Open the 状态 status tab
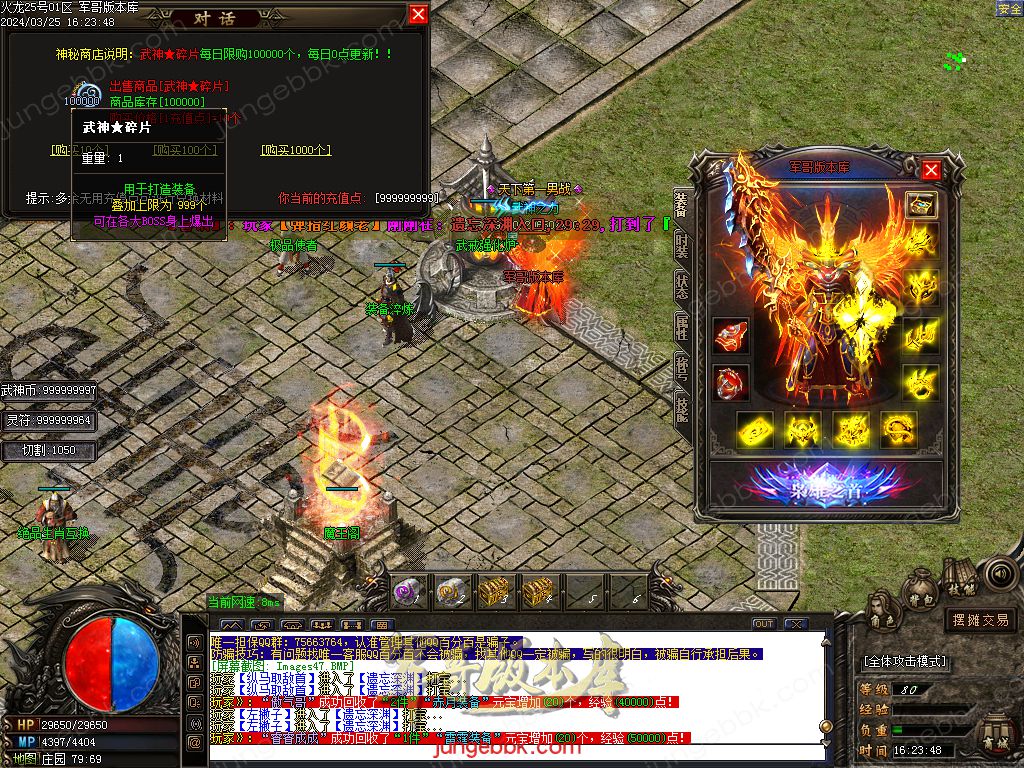The width and height of the screenshot is (1024, 768). coord(681,283)
